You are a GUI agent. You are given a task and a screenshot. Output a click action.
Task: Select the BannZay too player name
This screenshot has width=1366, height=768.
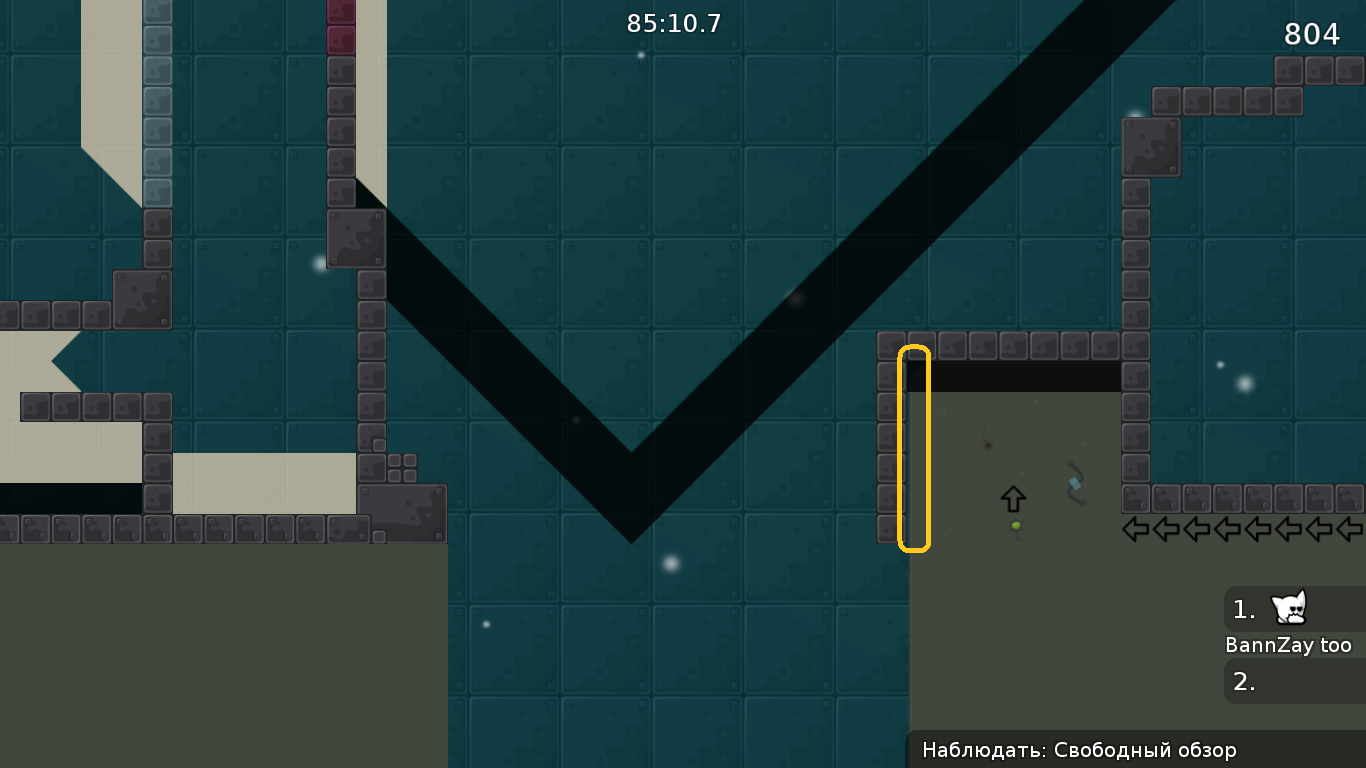point(1291,645)
